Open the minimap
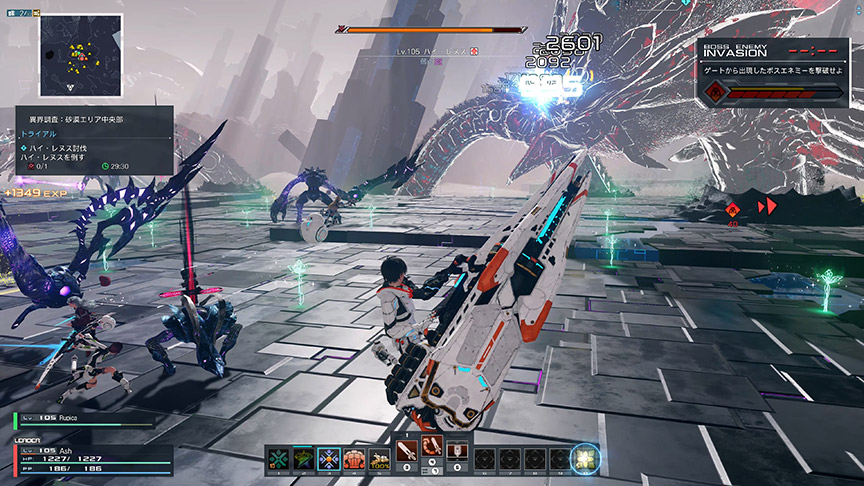 (73, 52)
